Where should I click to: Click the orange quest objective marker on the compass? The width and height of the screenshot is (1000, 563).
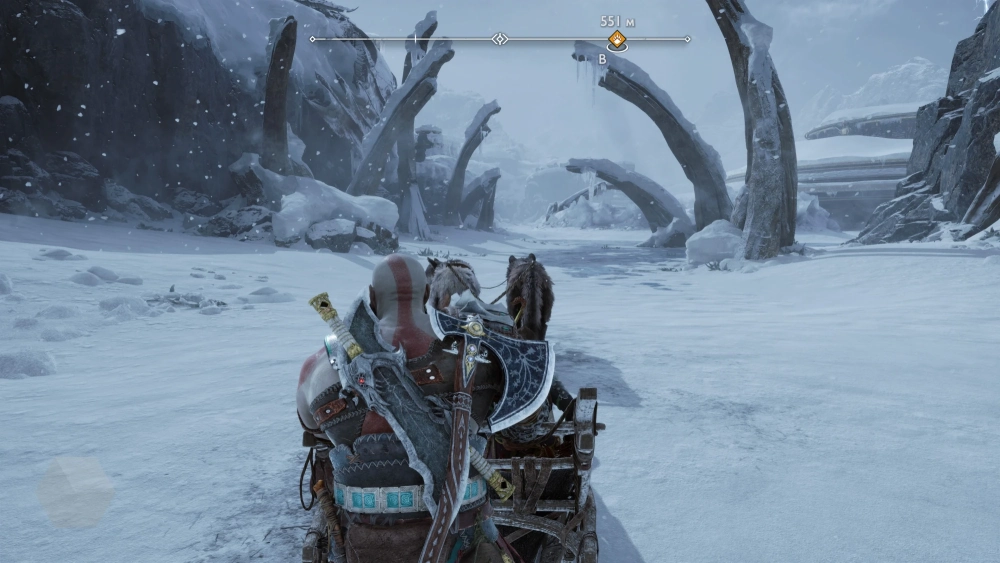(x=617, y=40)
